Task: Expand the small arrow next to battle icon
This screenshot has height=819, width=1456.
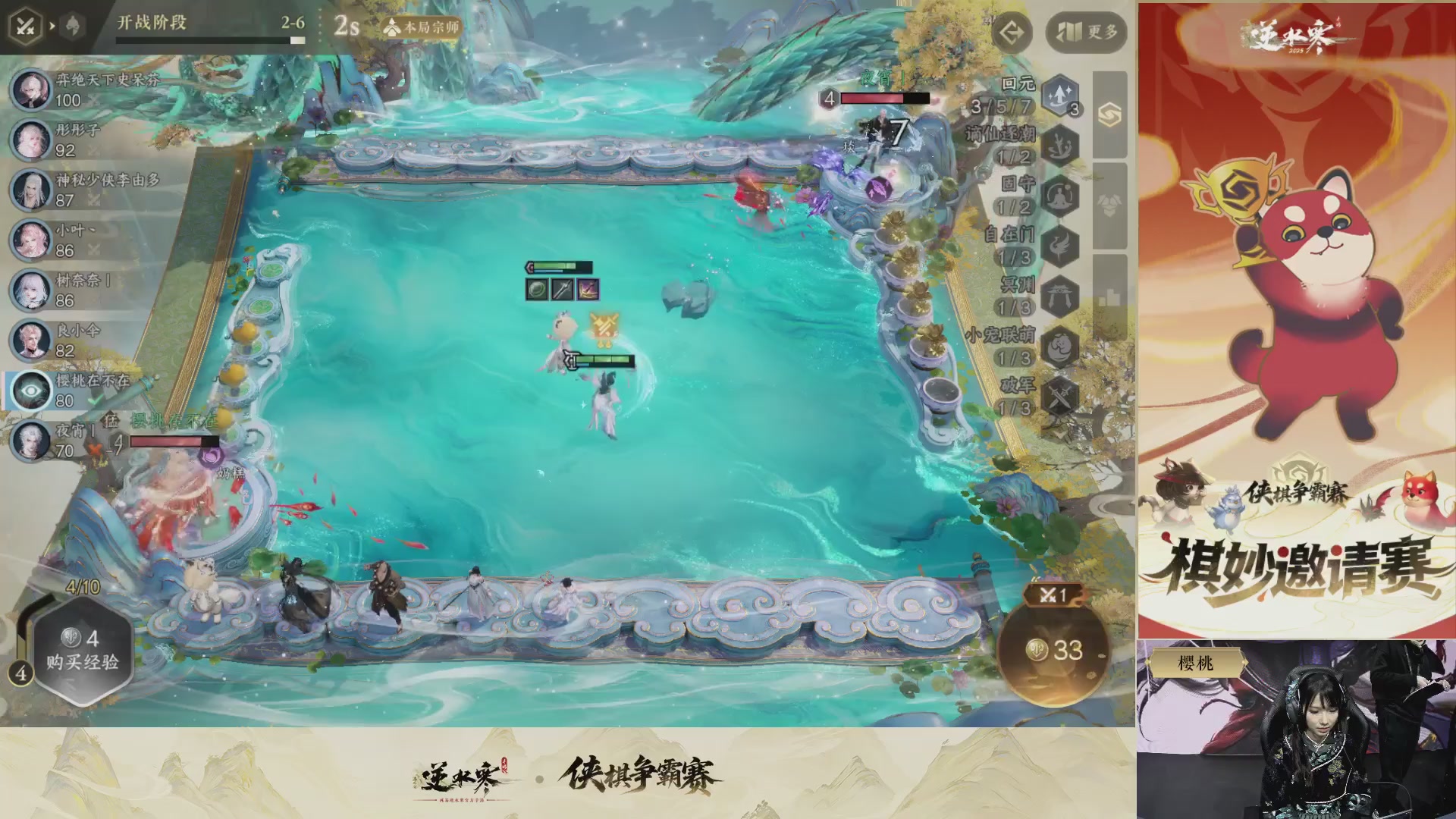Action: click(x=52, y=27)
